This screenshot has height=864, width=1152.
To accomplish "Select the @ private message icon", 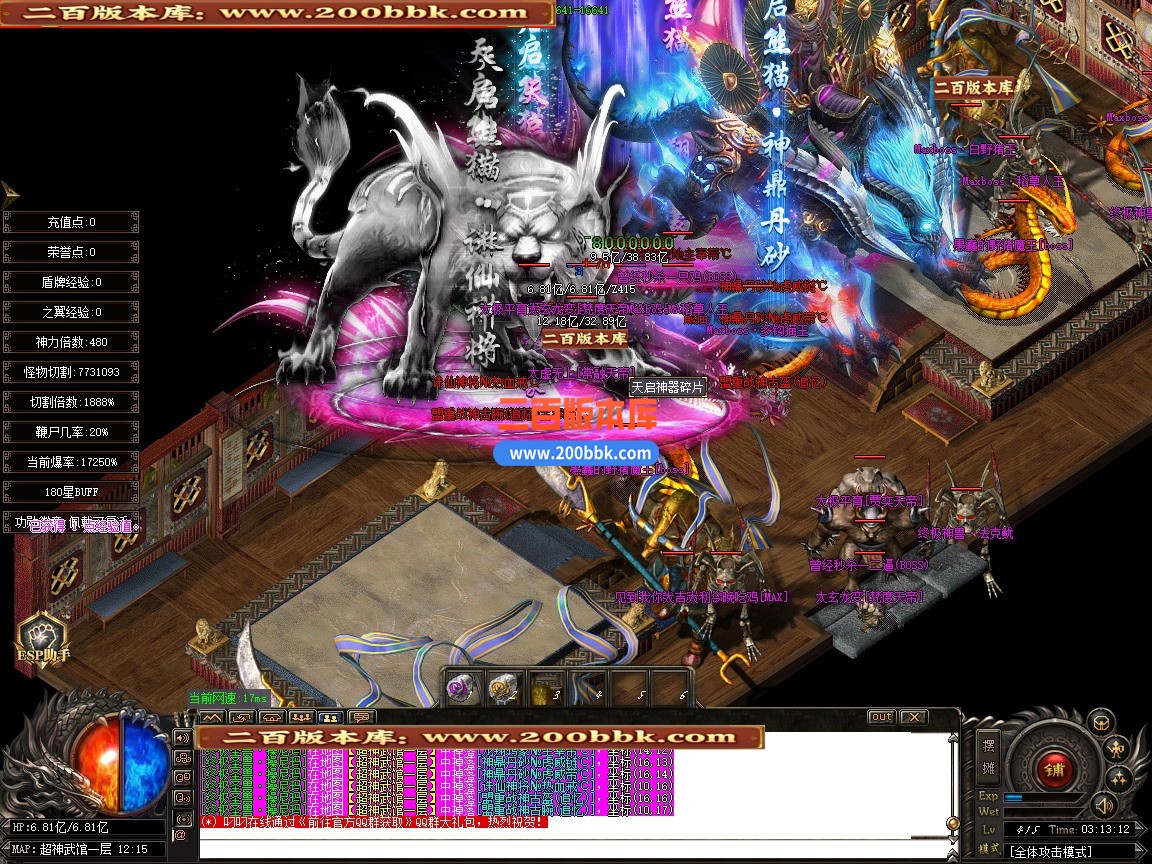I will click(x=181, y=833).
